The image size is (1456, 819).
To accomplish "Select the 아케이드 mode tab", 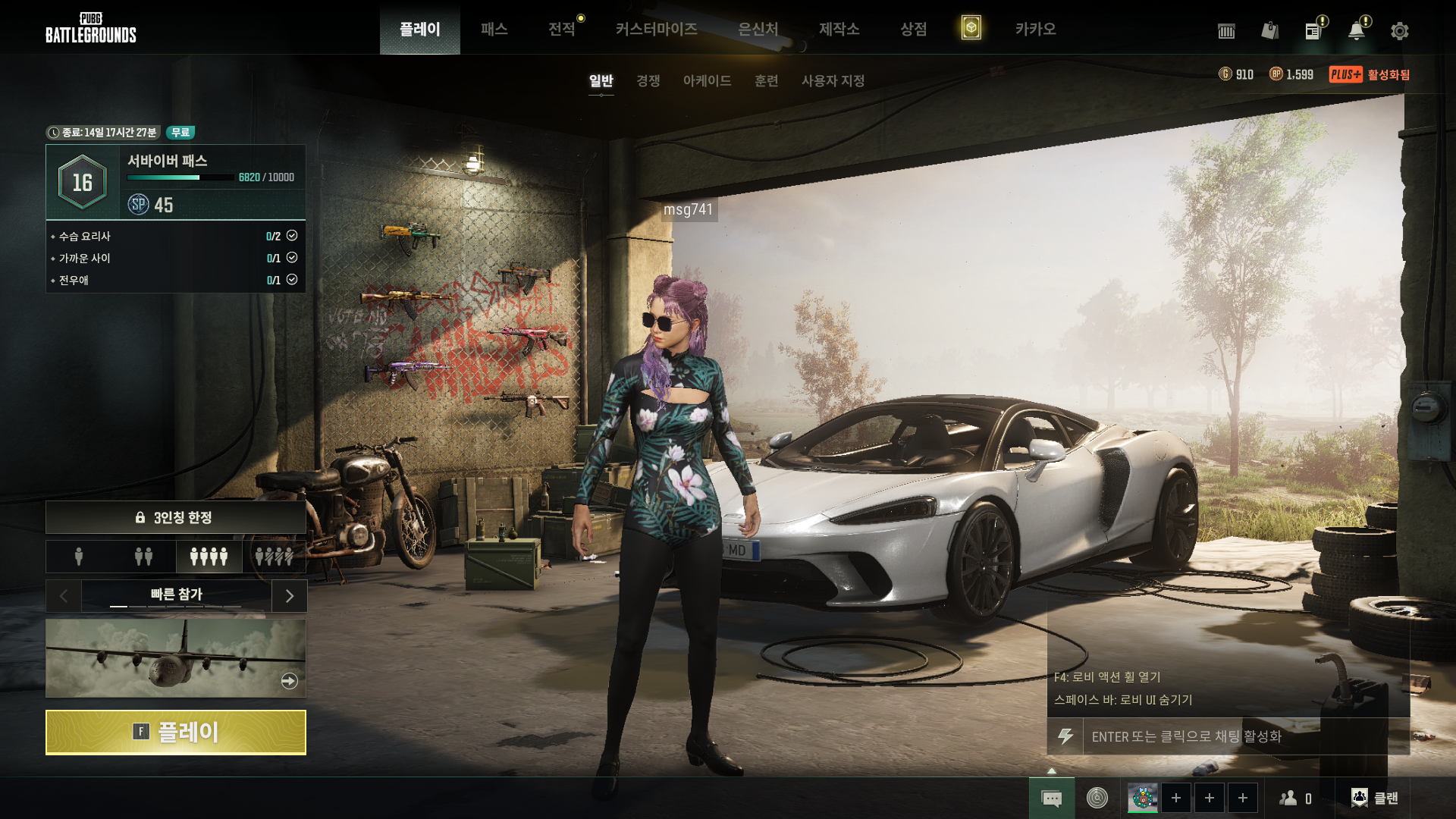I will tap(707, 80).
